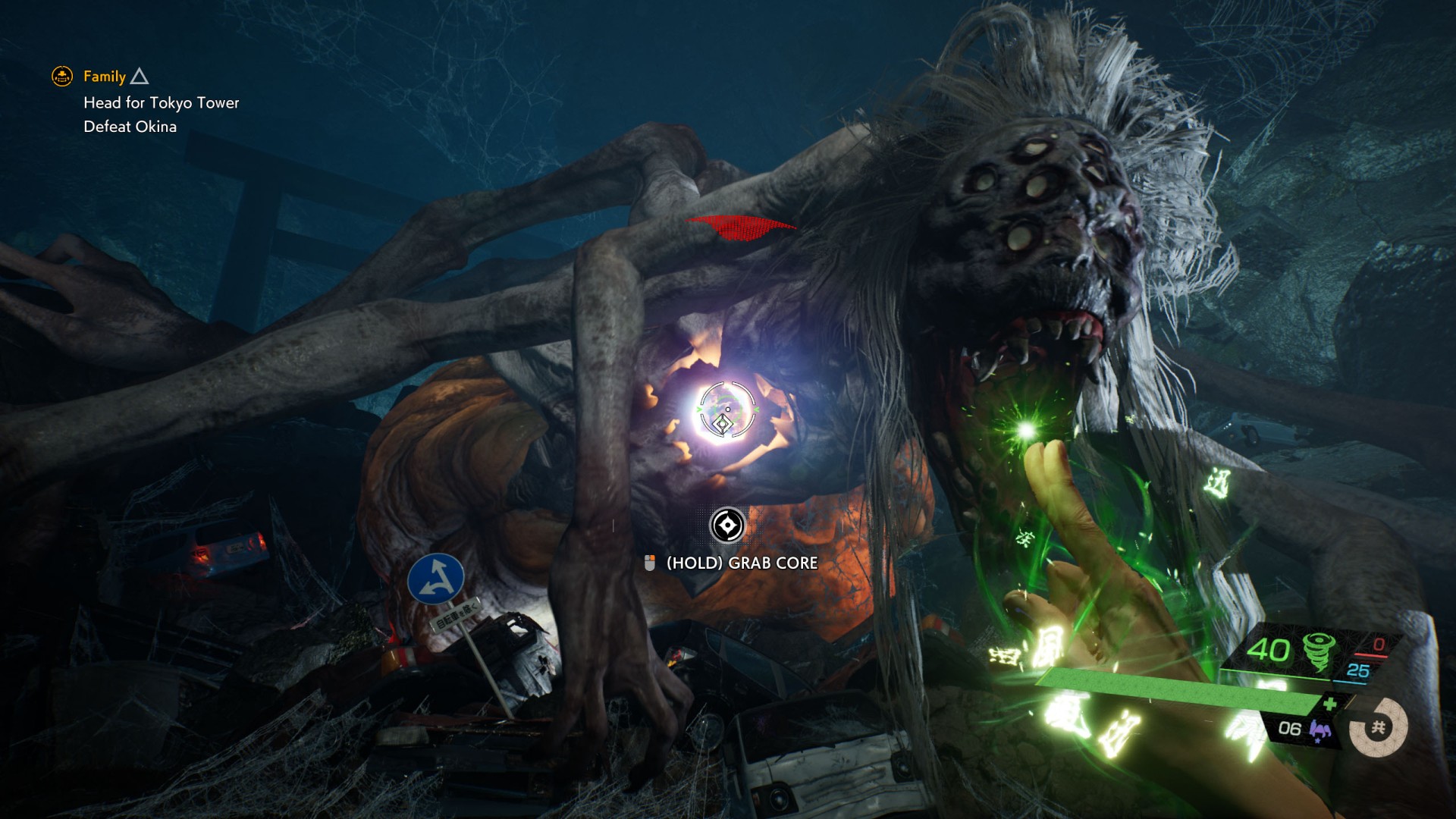Click the orange Family quest icon
1456x819 pixels.
pyautogui.click(x=62, y=76)
